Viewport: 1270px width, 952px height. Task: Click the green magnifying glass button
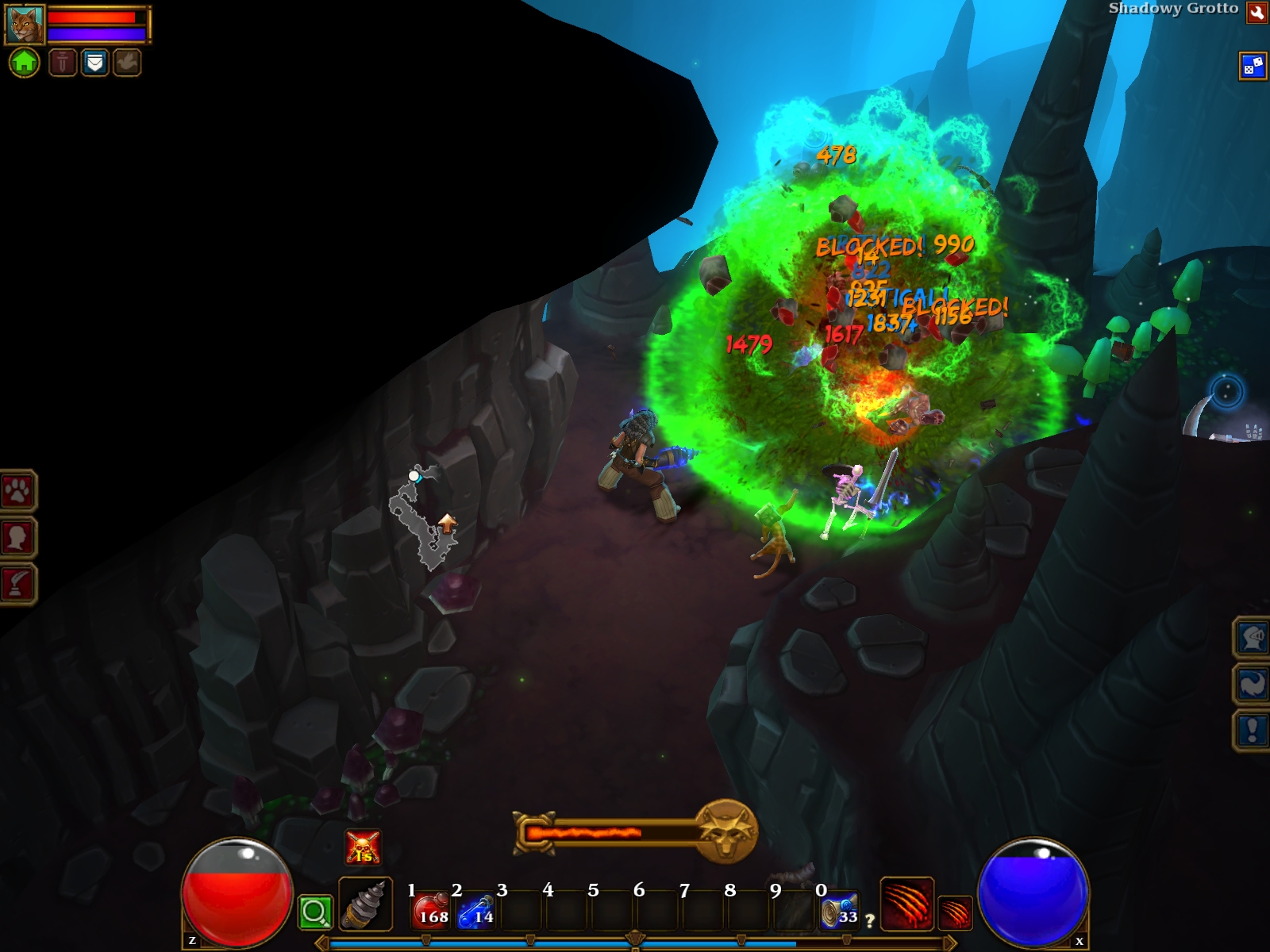coord(315,912)
